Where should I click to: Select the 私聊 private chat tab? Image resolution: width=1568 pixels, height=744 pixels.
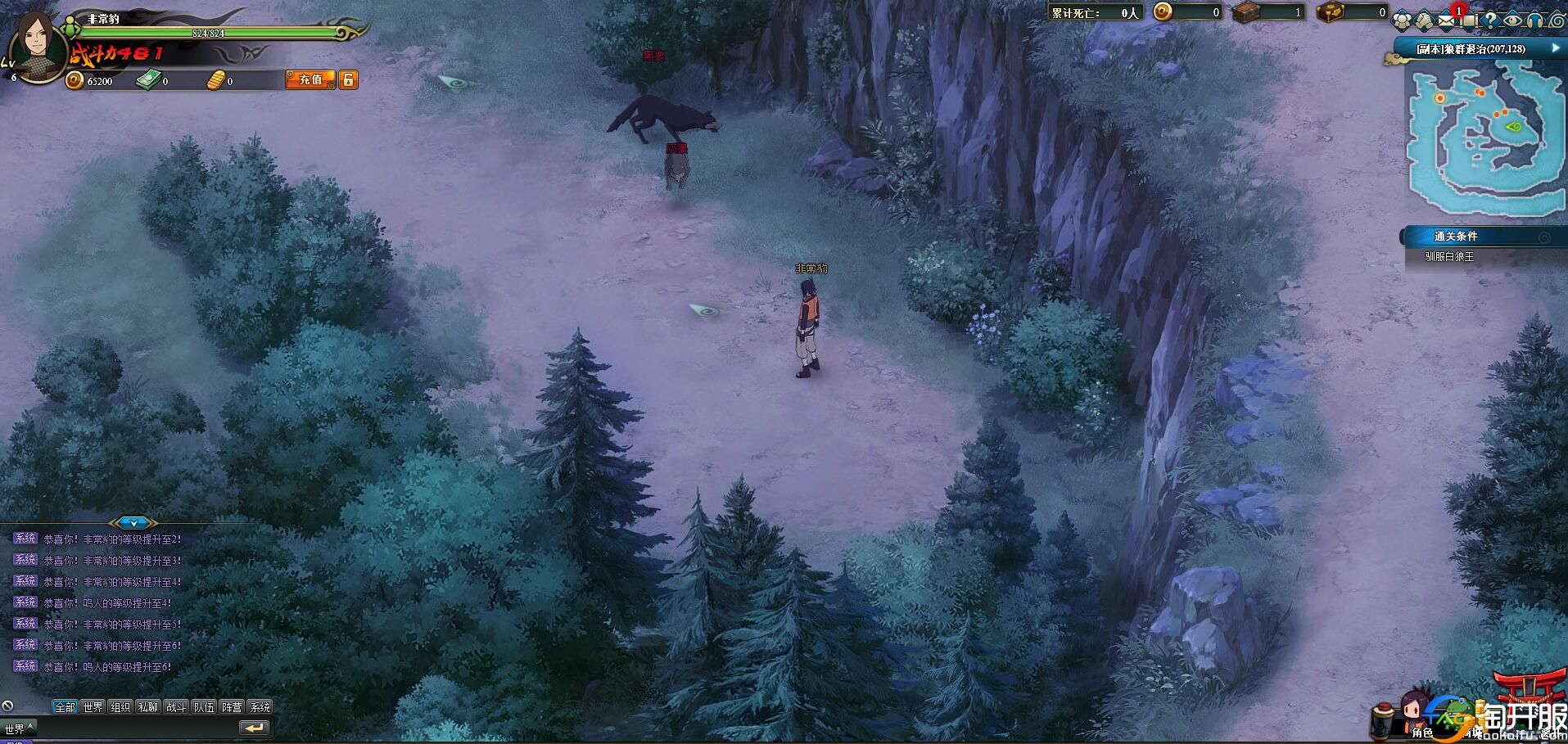point(148,707)
